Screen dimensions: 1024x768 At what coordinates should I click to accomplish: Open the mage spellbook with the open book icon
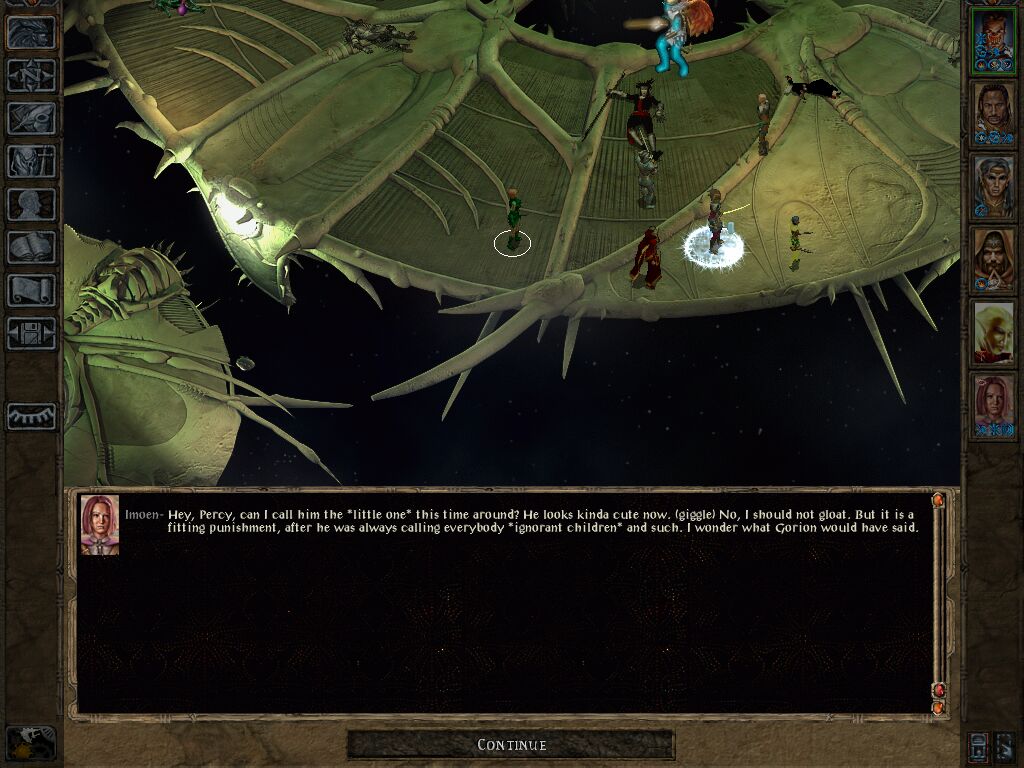pos(31,248)
